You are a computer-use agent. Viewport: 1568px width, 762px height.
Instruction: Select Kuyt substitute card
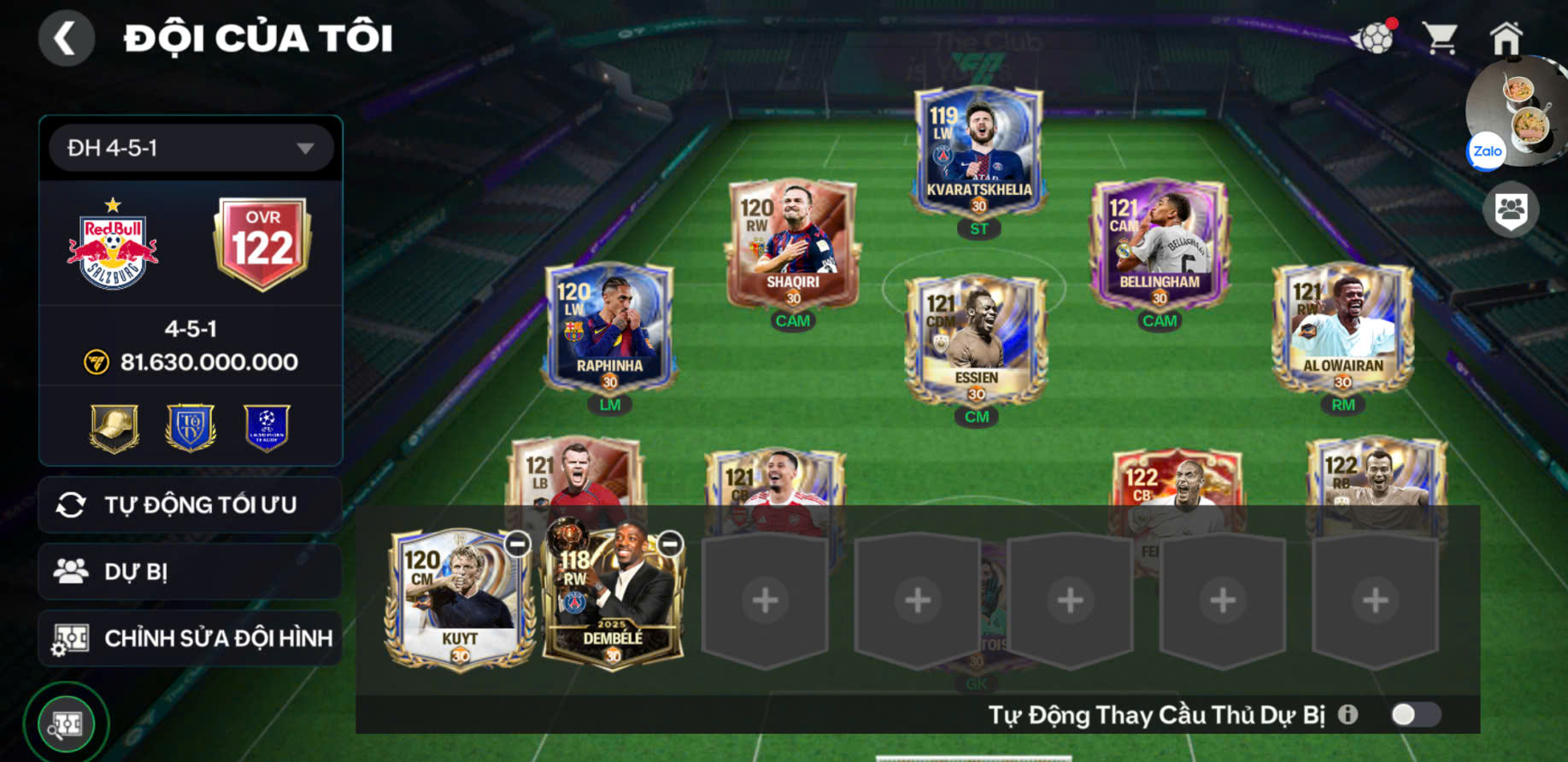(459, 598)
